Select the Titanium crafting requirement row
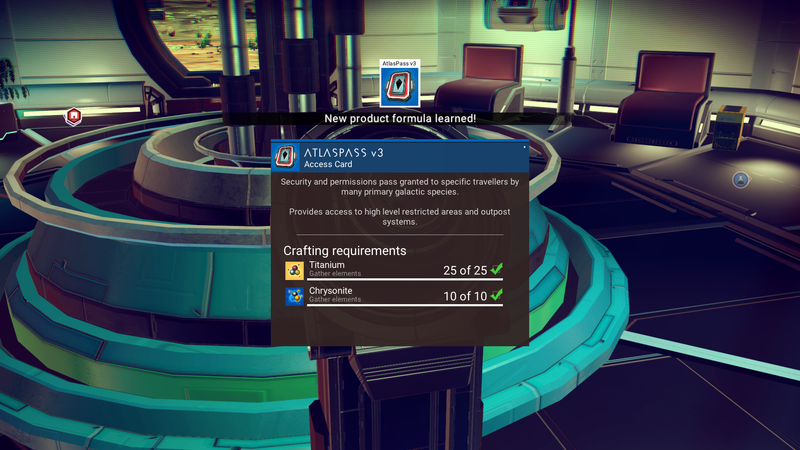800x450 pixels. [394, 269]
